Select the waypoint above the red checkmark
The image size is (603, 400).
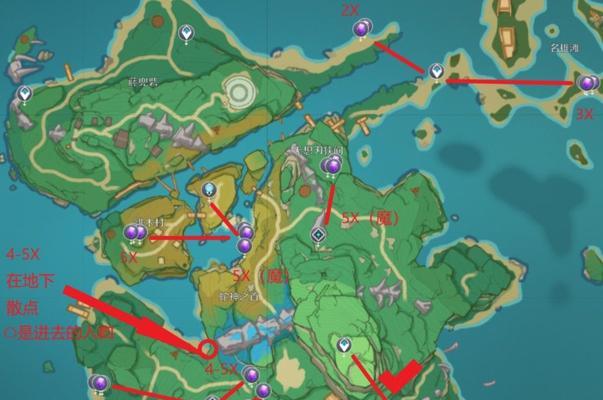344,345
